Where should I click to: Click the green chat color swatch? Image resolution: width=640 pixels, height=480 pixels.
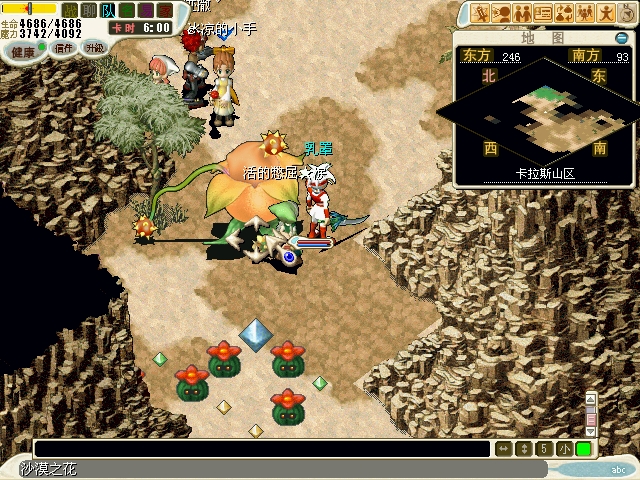click(583, 450)
